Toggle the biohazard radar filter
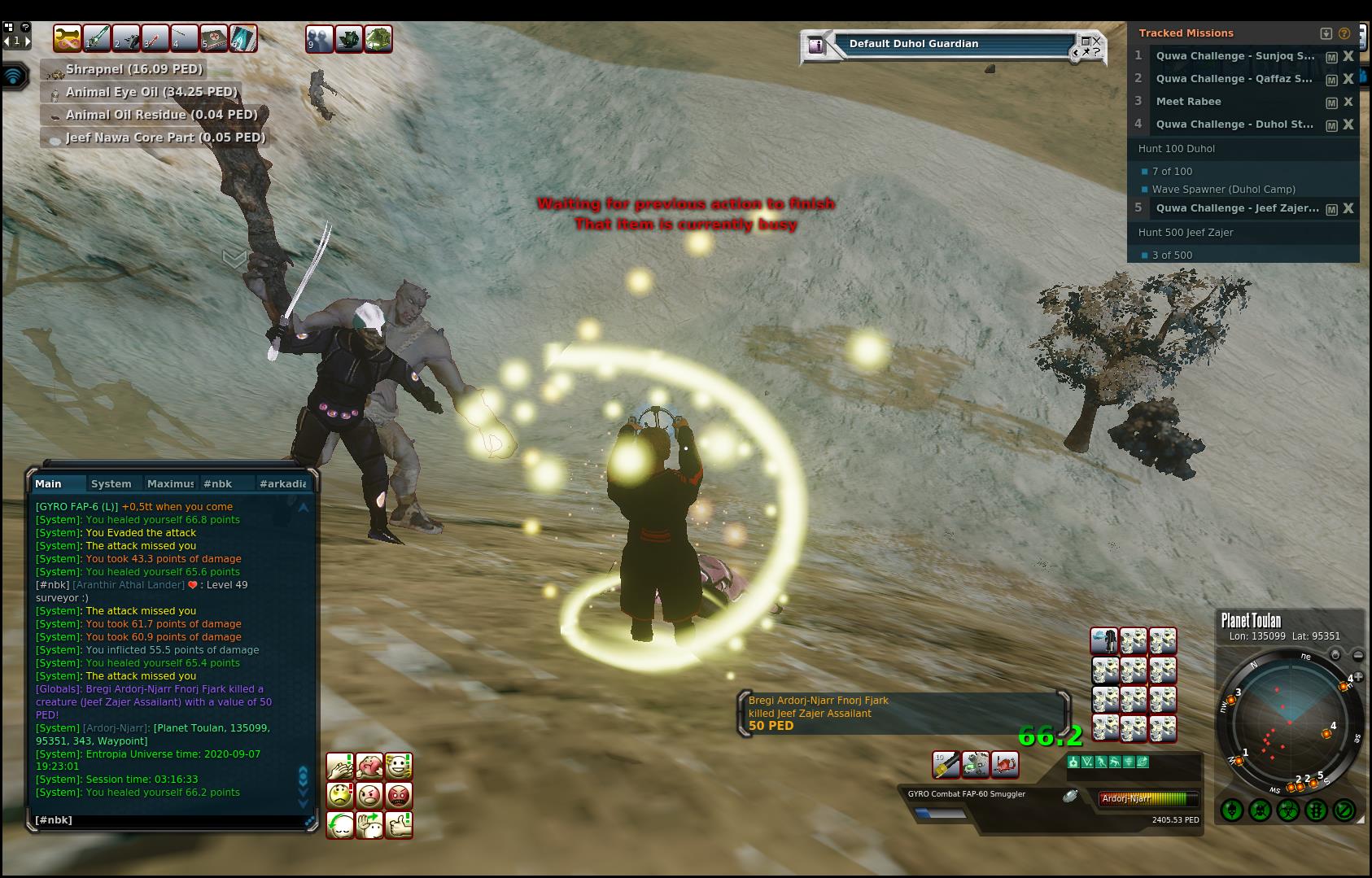Viewport: 1372px width, 878px height. (x=1288, y=810)
